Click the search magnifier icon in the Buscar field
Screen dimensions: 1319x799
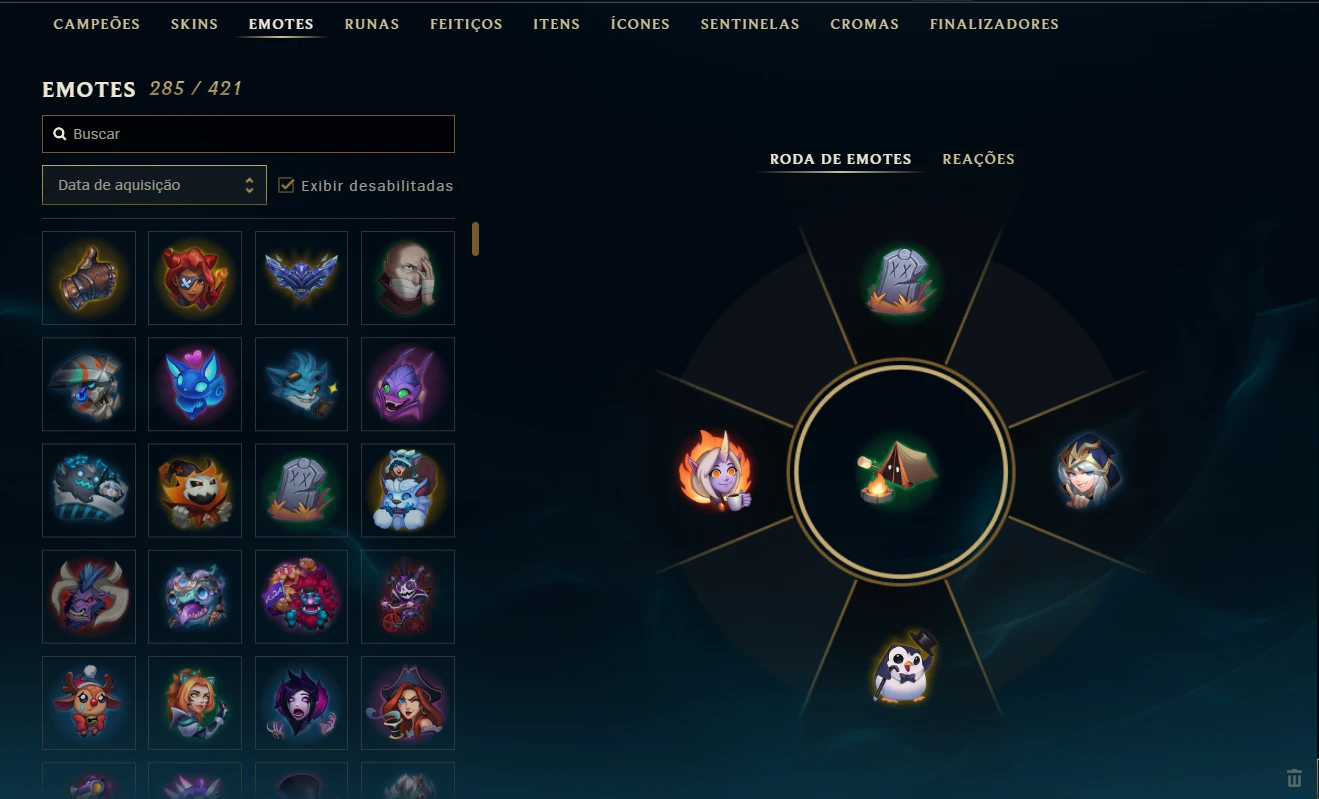pyautogui.click(x=59, y=133)
